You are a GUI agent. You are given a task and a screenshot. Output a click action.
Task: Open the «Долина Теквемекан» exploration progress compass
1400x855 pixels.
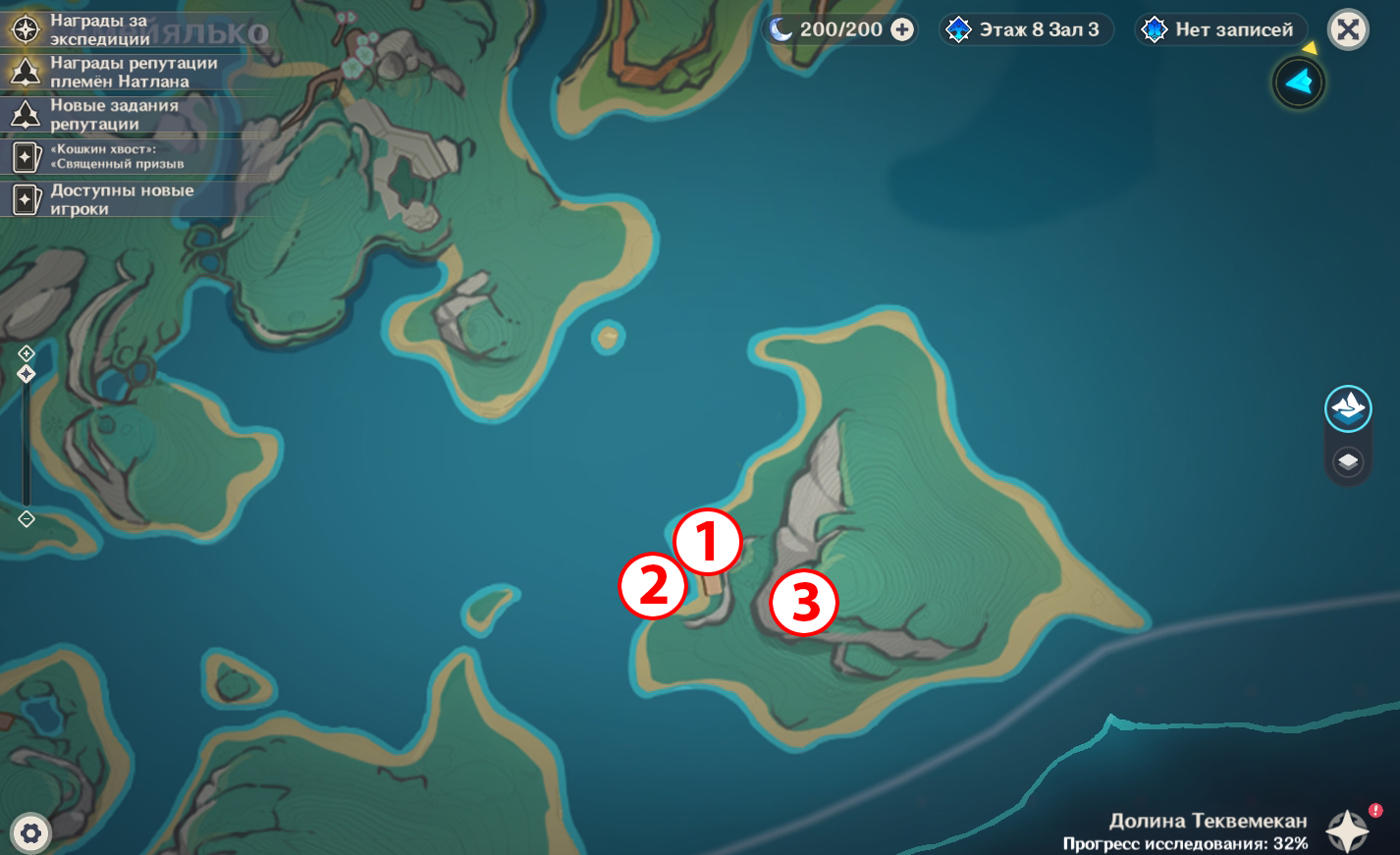pos(1347,830)
